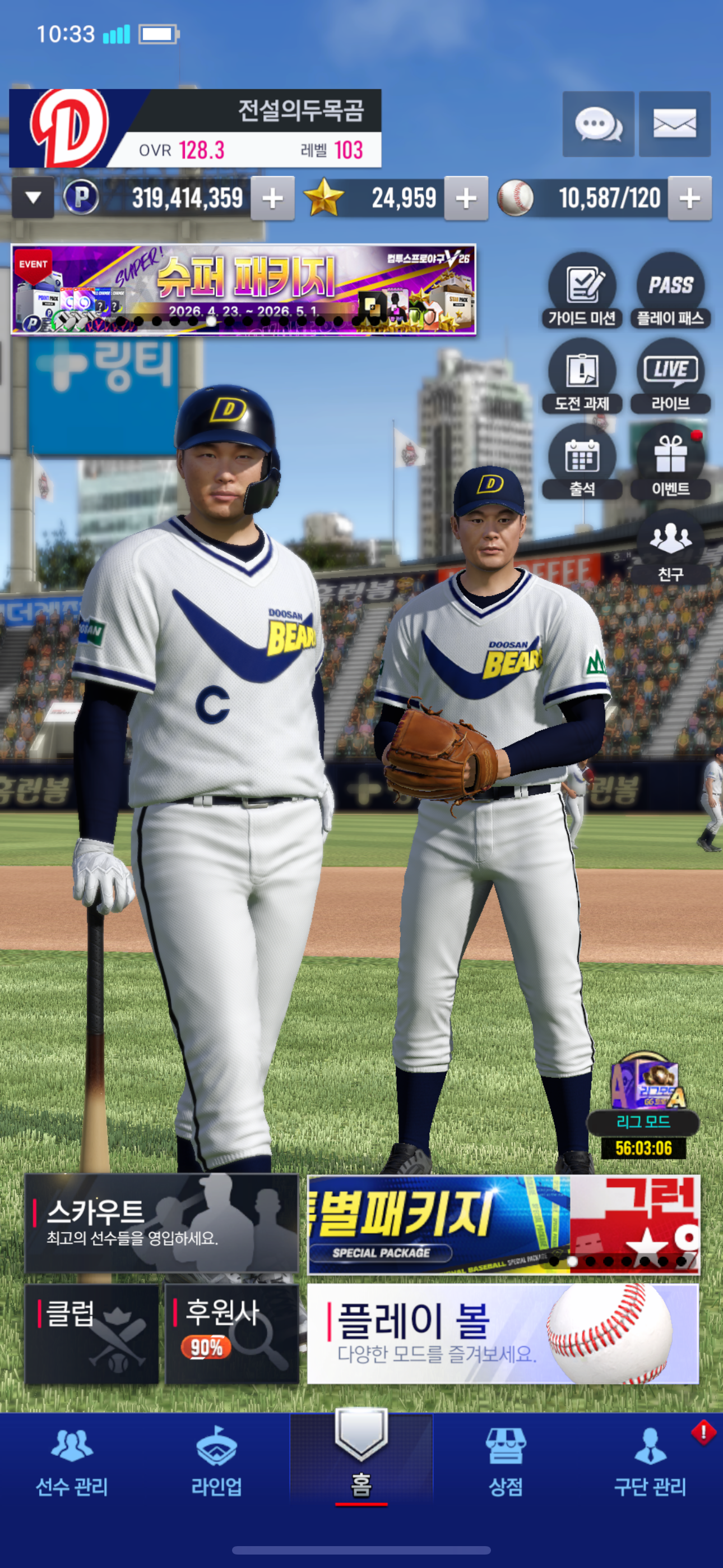Image resolution: width=723 pixels, height=1568 pixels.
Task: Enter 리그 모드 league mode
Action: click(x=643, y=1102)
